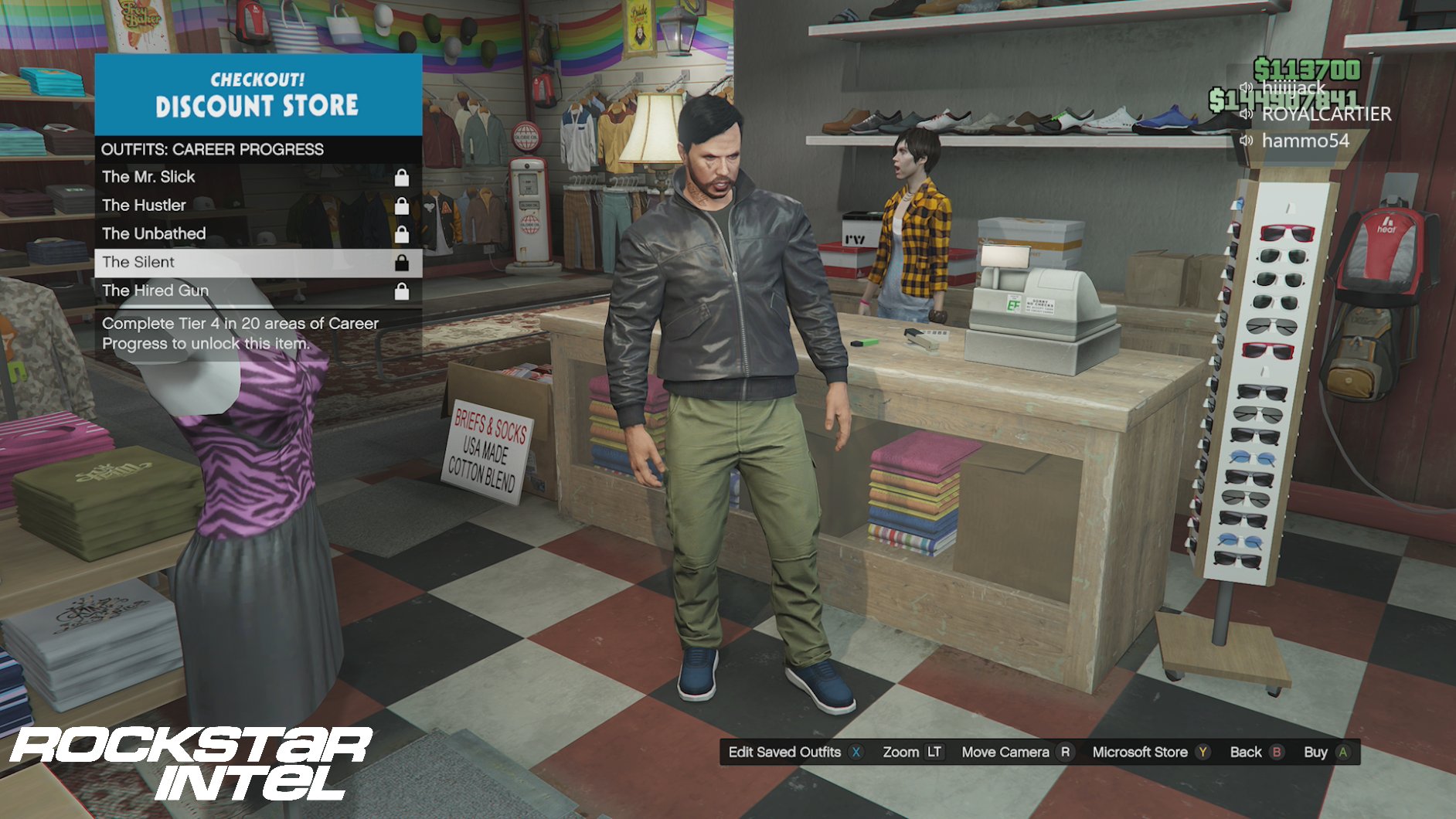
Task: Choose The Mr. Slick outfit entry
Action: coord(149,175)
